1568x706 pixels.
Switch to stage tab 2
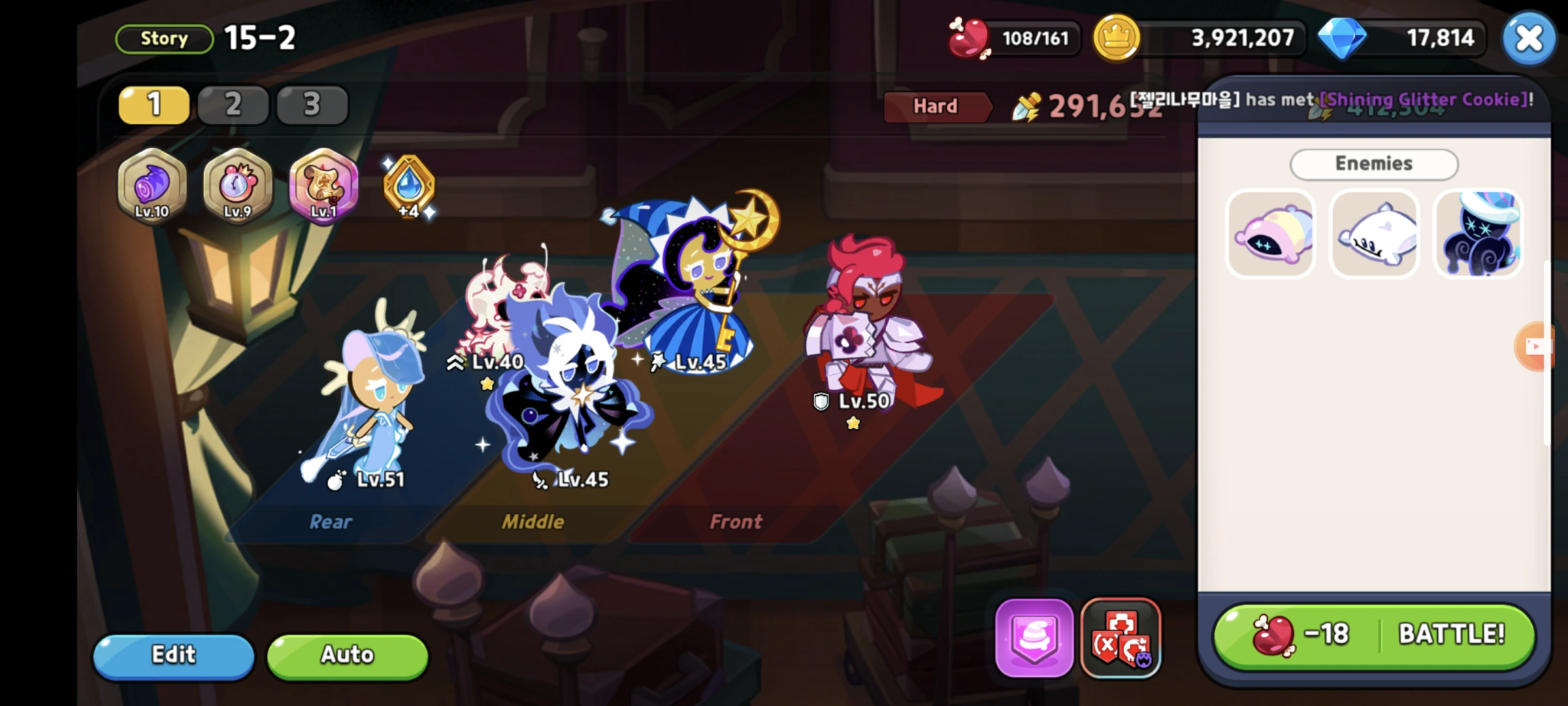pyautogui.click(x=233, y=105)
